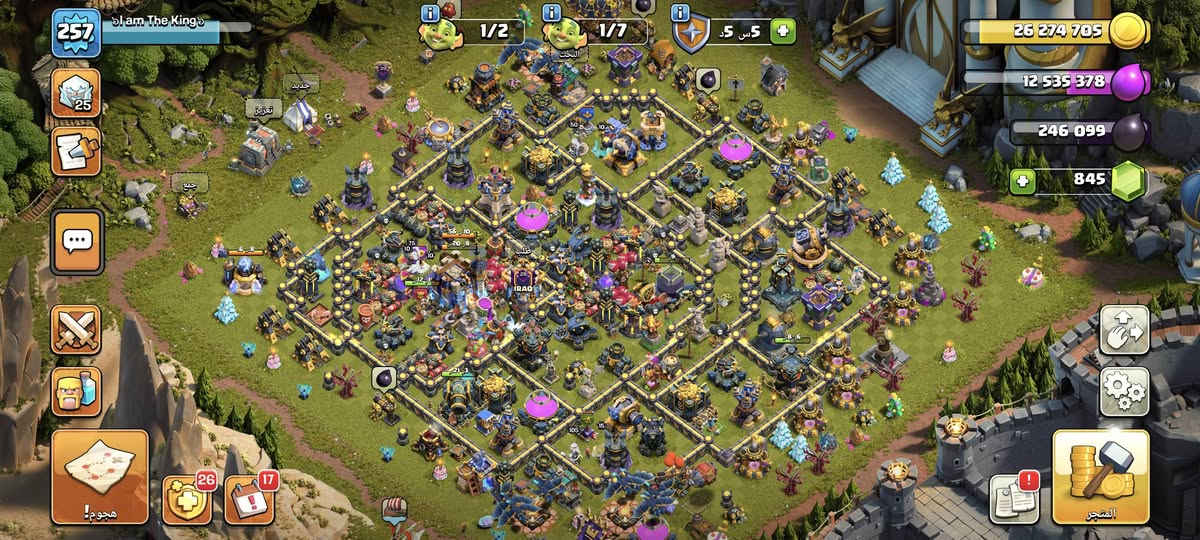Open the barbarian and potion training button
1200x540 pixels.
[x=76, y=391]
